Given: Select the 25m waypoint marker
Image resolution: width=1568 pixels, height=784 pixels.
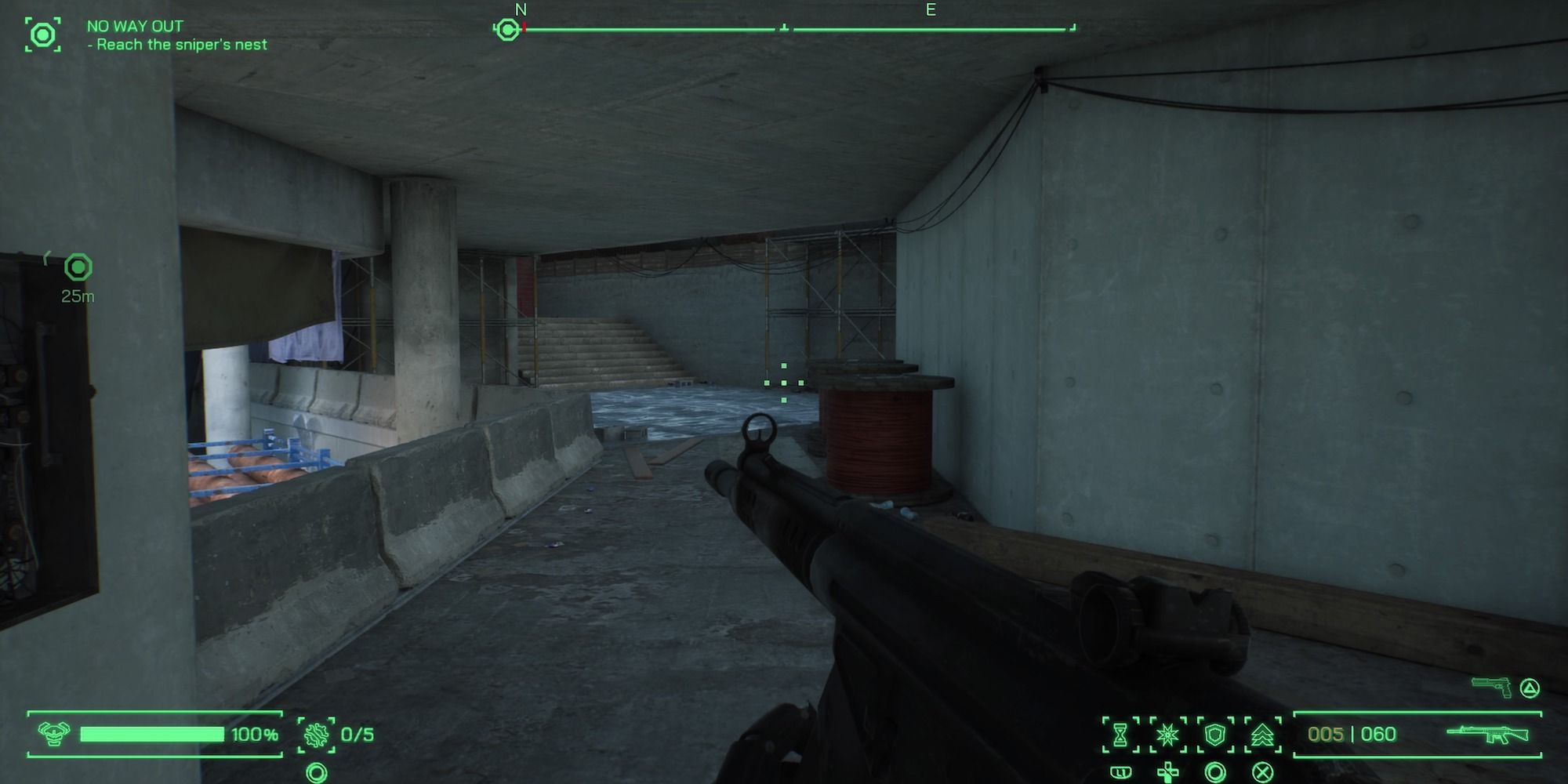Looking at the screenshot, I should 78,268.
